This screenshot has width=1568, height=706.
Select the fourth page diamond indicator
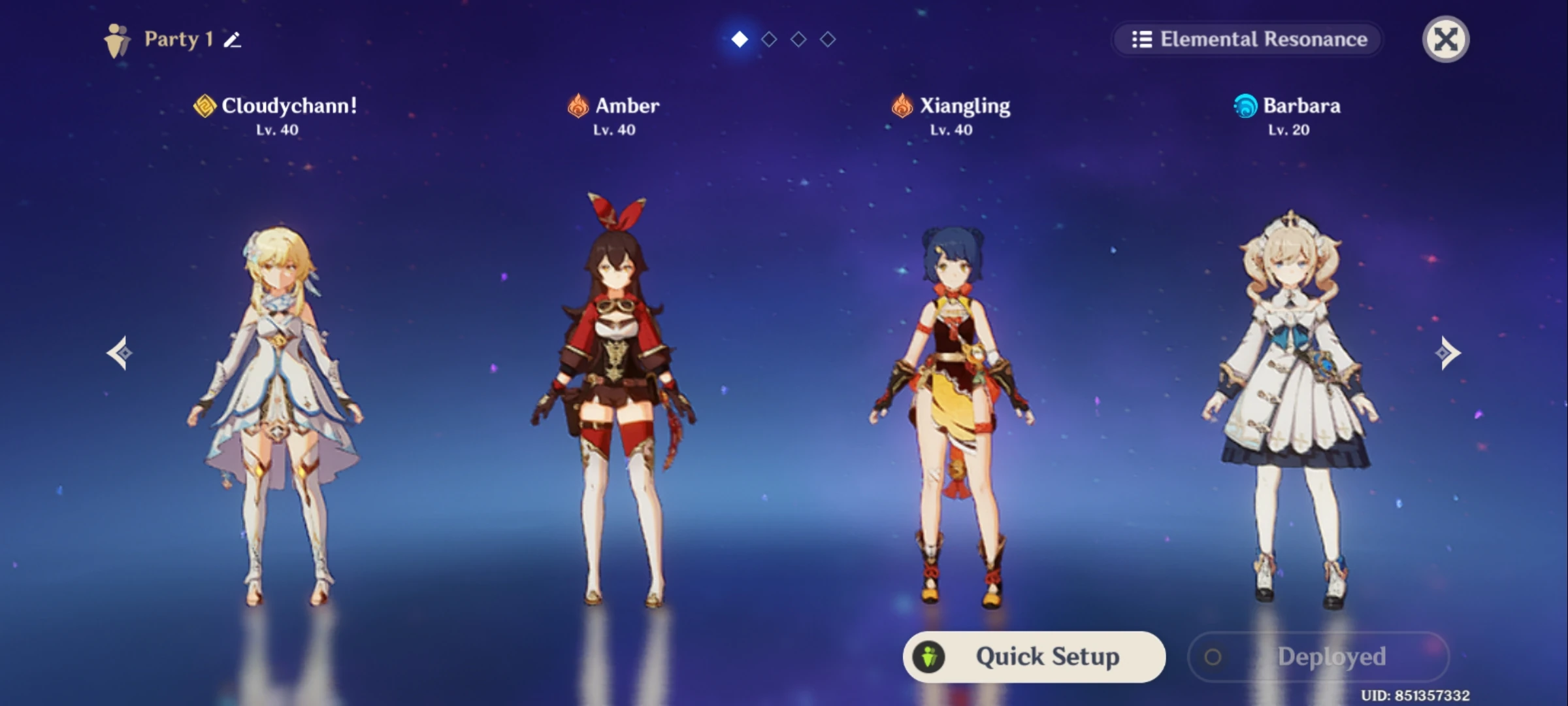tap(828, 39)
